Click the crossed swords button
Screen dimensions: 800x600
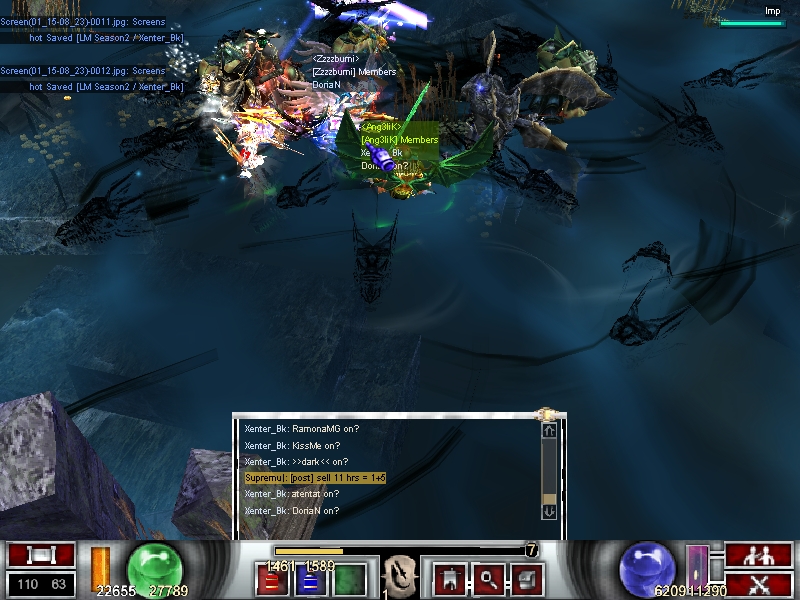point(759,584)
